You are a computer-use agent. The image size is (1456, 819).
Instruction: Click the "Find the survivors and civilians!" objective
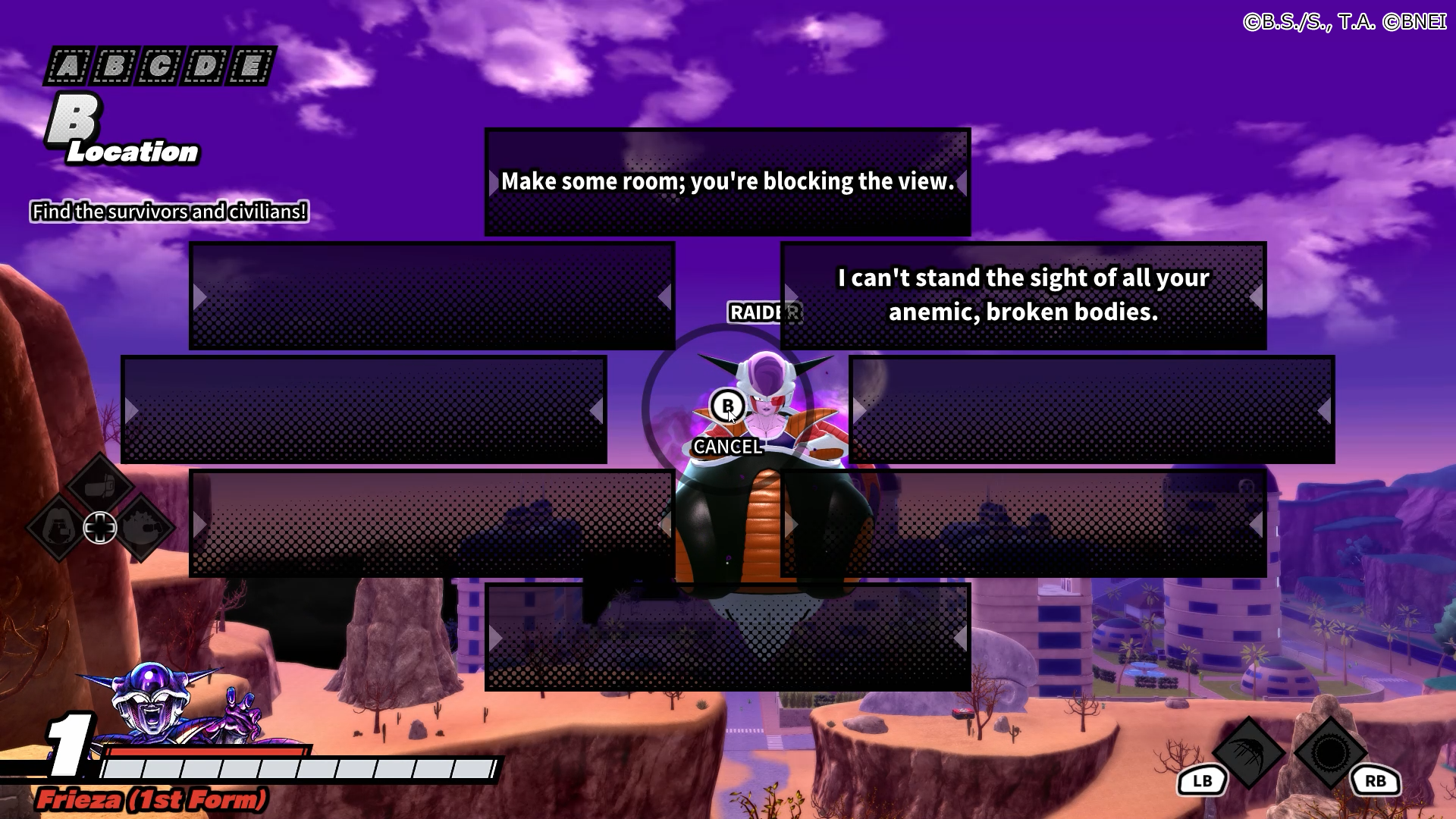pos(169,212)
